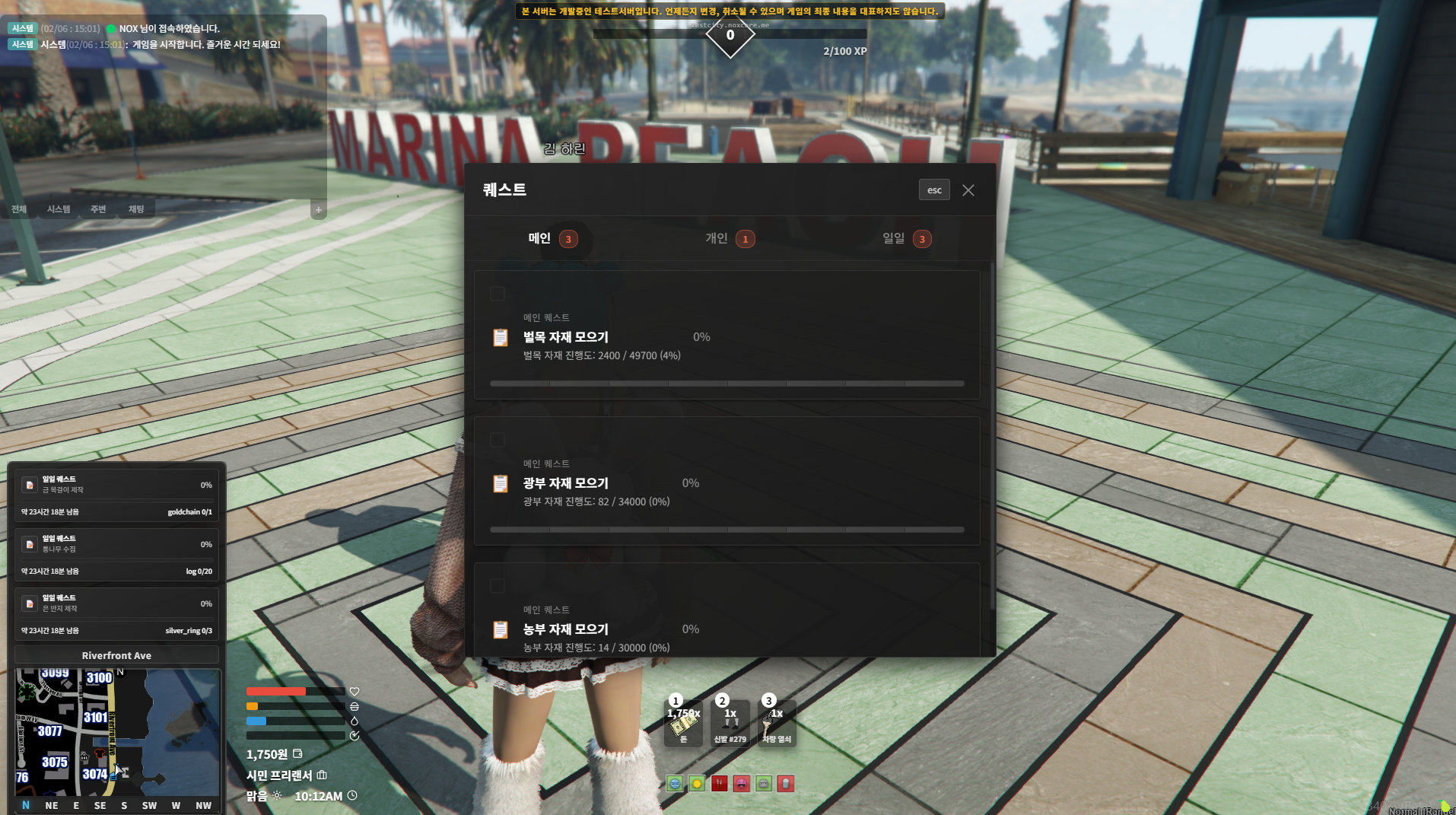Close the 퀘스트 quest window
Viewport: 1456px width, 815px height.
click(968, 190)
